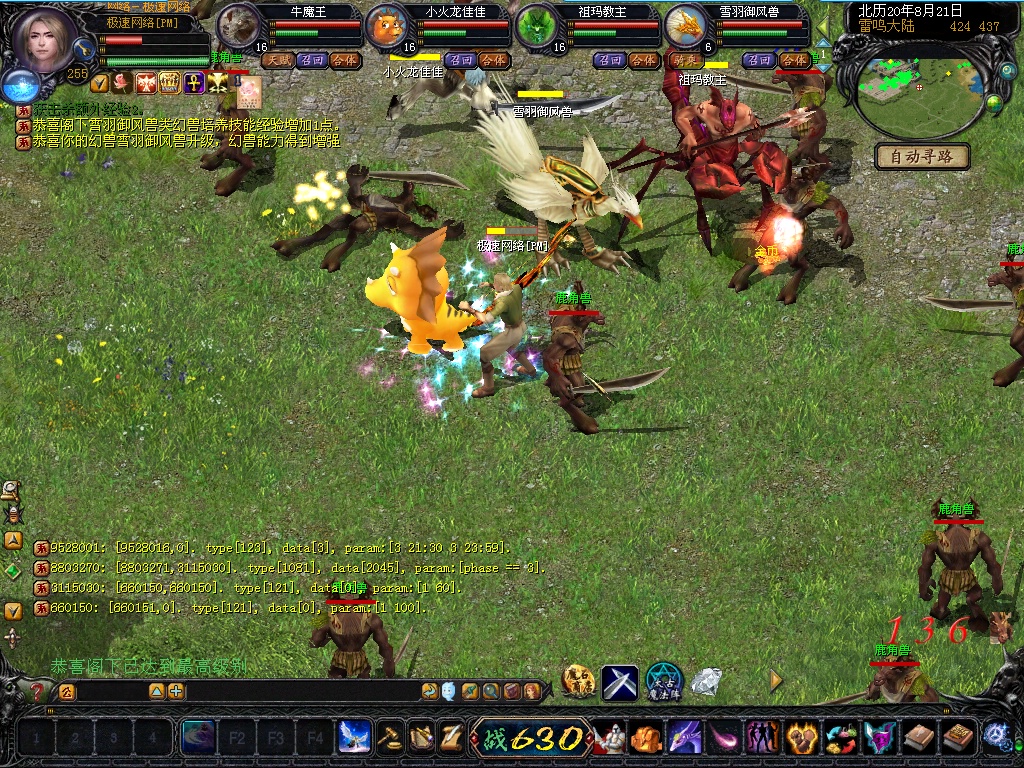Expand the golden arrow beside the diamond

pyautogui.click(x=775, y=681)
